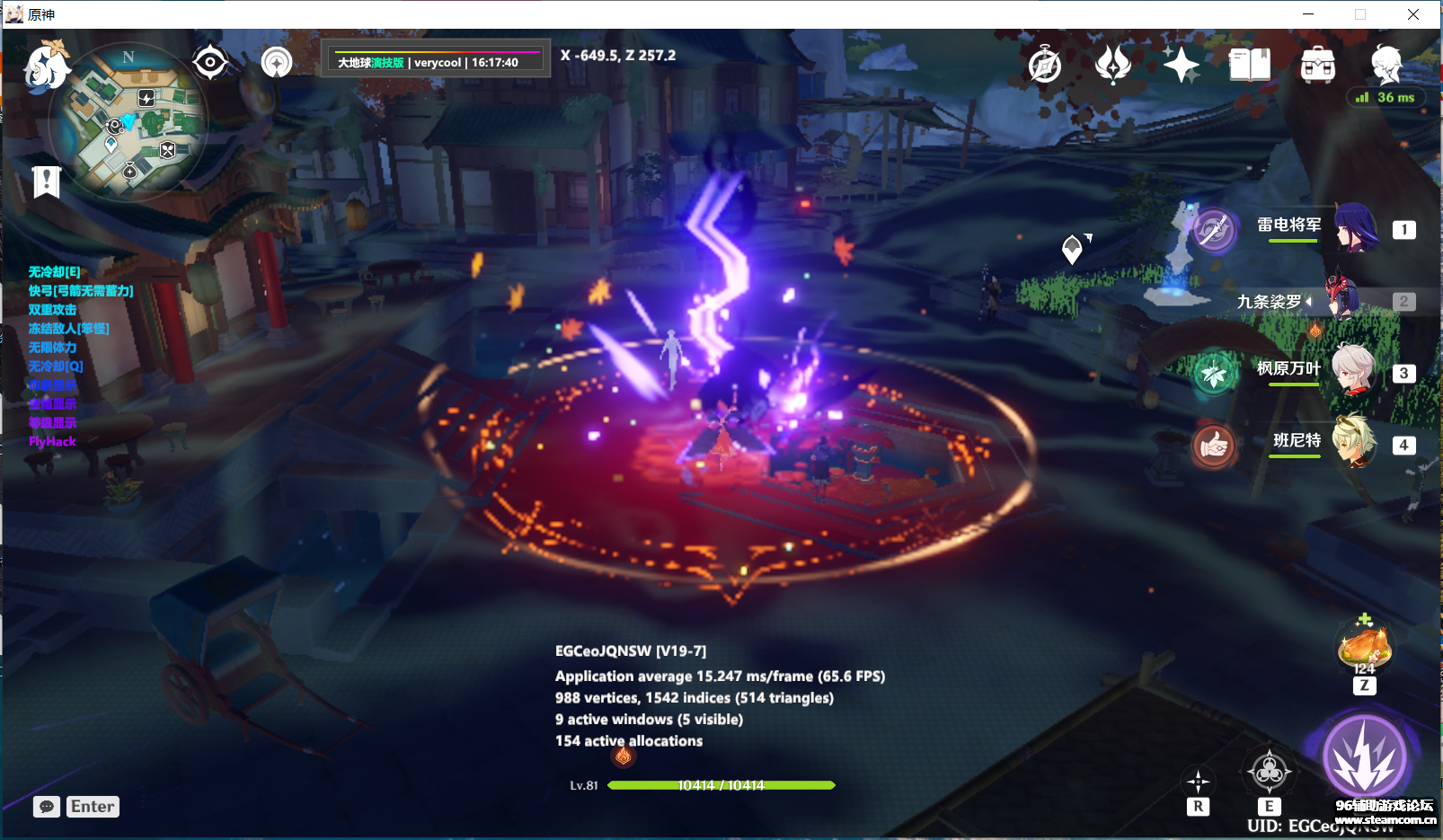
Task: Open the Paimon character profile icon
Action: [1386, 64]
